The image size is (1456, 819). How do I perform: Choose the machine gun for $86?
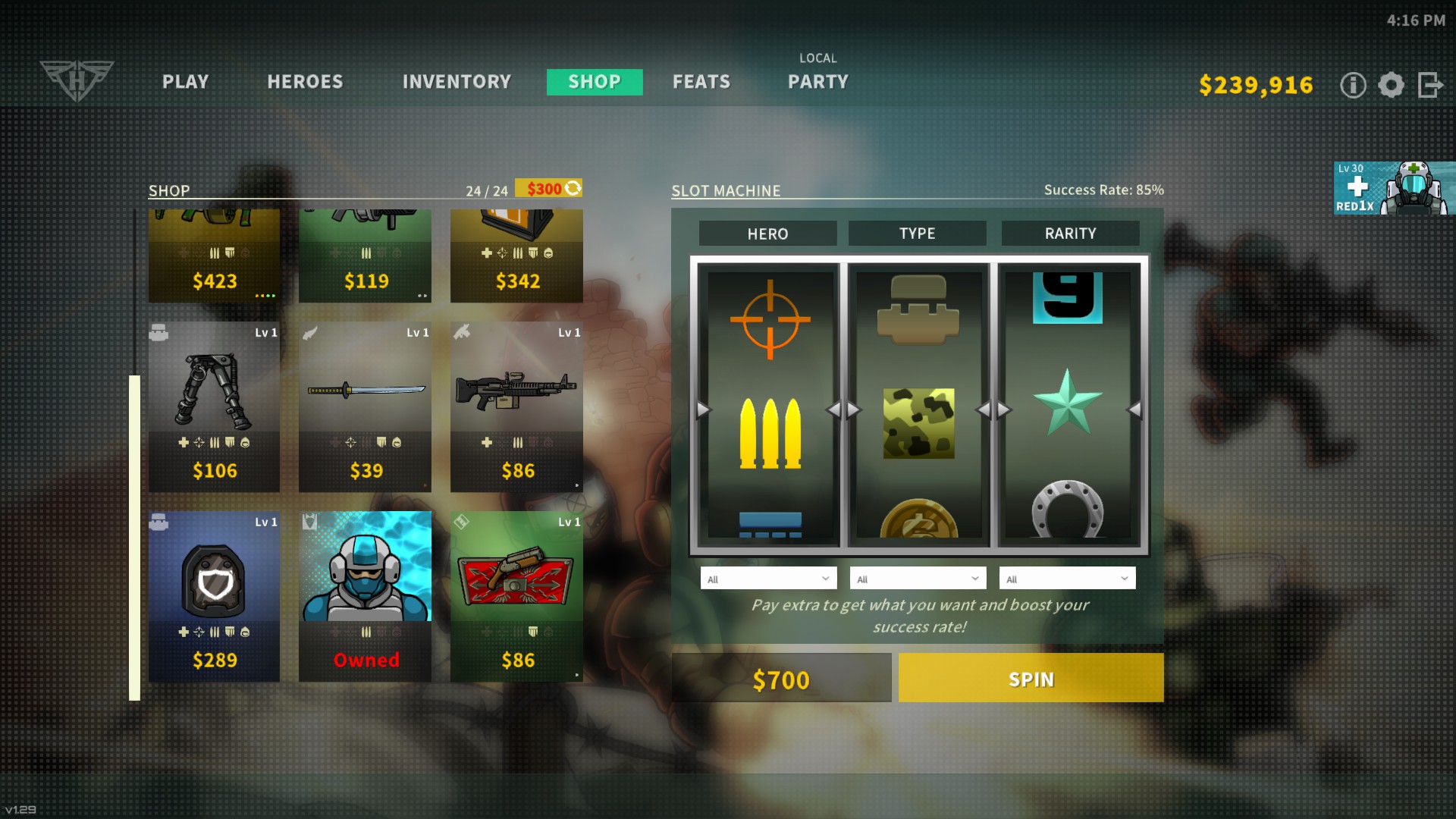tap(517, 407)
